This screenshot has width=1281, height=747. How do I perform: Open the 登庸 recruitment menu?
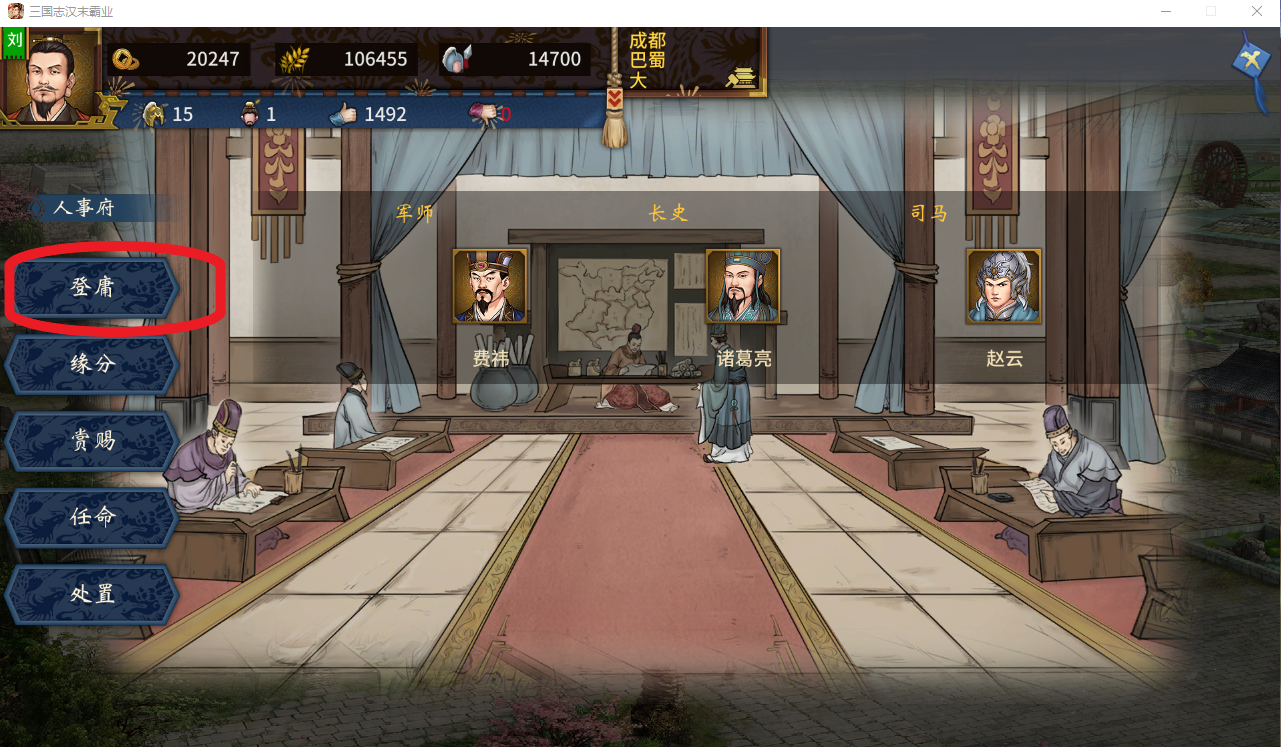[x=92, y=288]
